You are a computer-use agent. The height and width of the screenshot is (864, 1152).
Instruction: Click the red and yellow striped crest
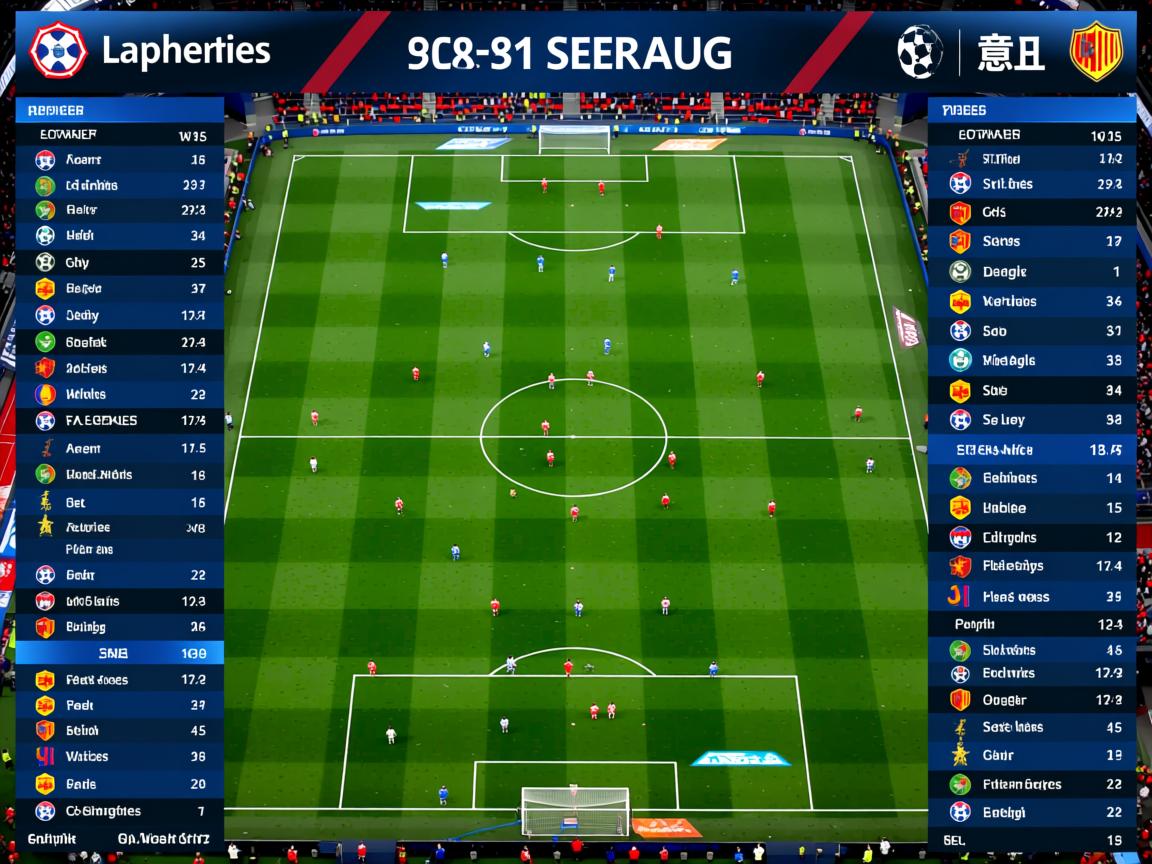pyautogui.click(x=1096, y=51)
